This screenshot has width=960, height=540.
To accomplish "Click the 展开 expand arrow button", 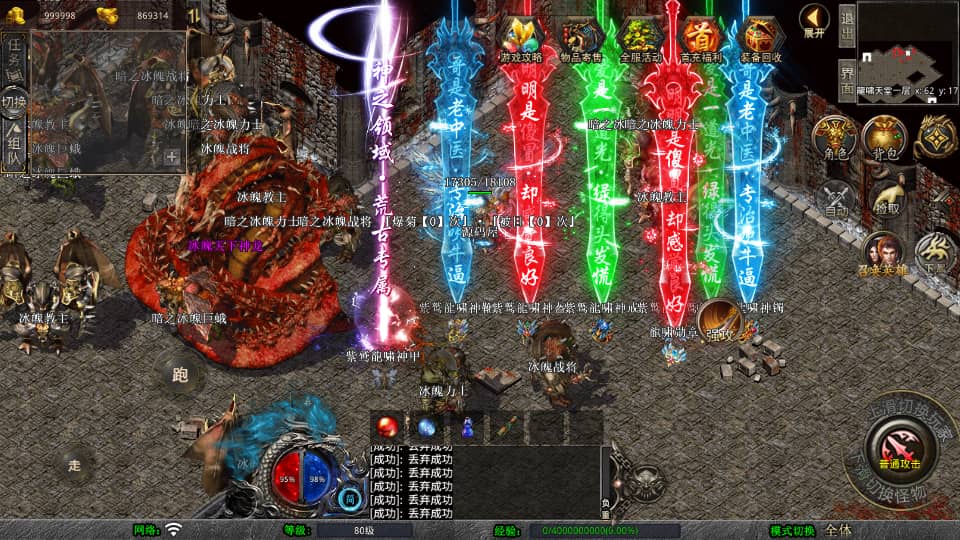I will [x=815, y=21].
